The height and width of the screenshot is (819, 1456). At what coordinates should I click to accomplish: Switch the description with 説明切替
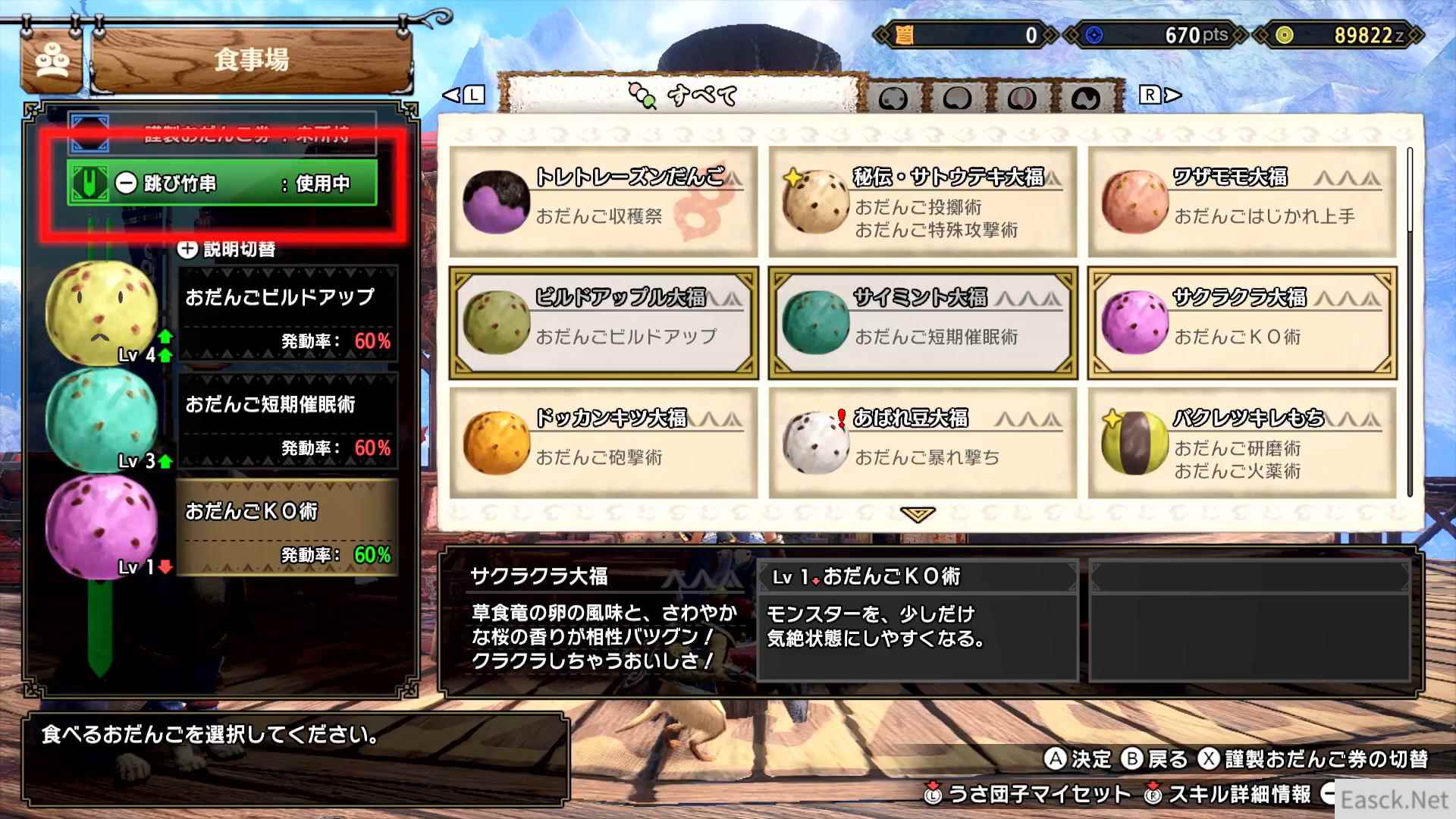coord(227,248)
